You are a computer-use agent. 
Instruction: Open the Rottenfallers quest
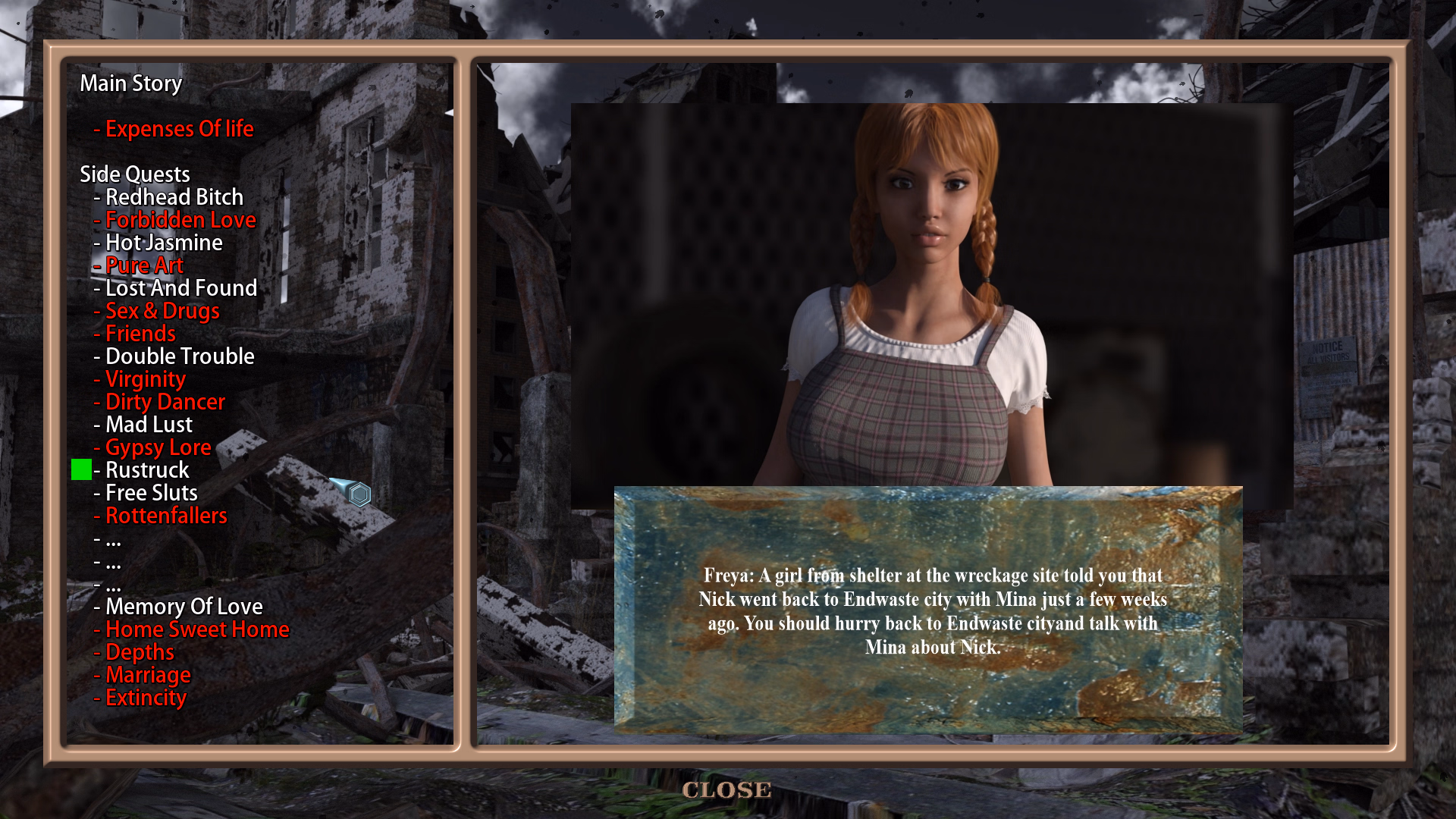[x=166, y=516]
